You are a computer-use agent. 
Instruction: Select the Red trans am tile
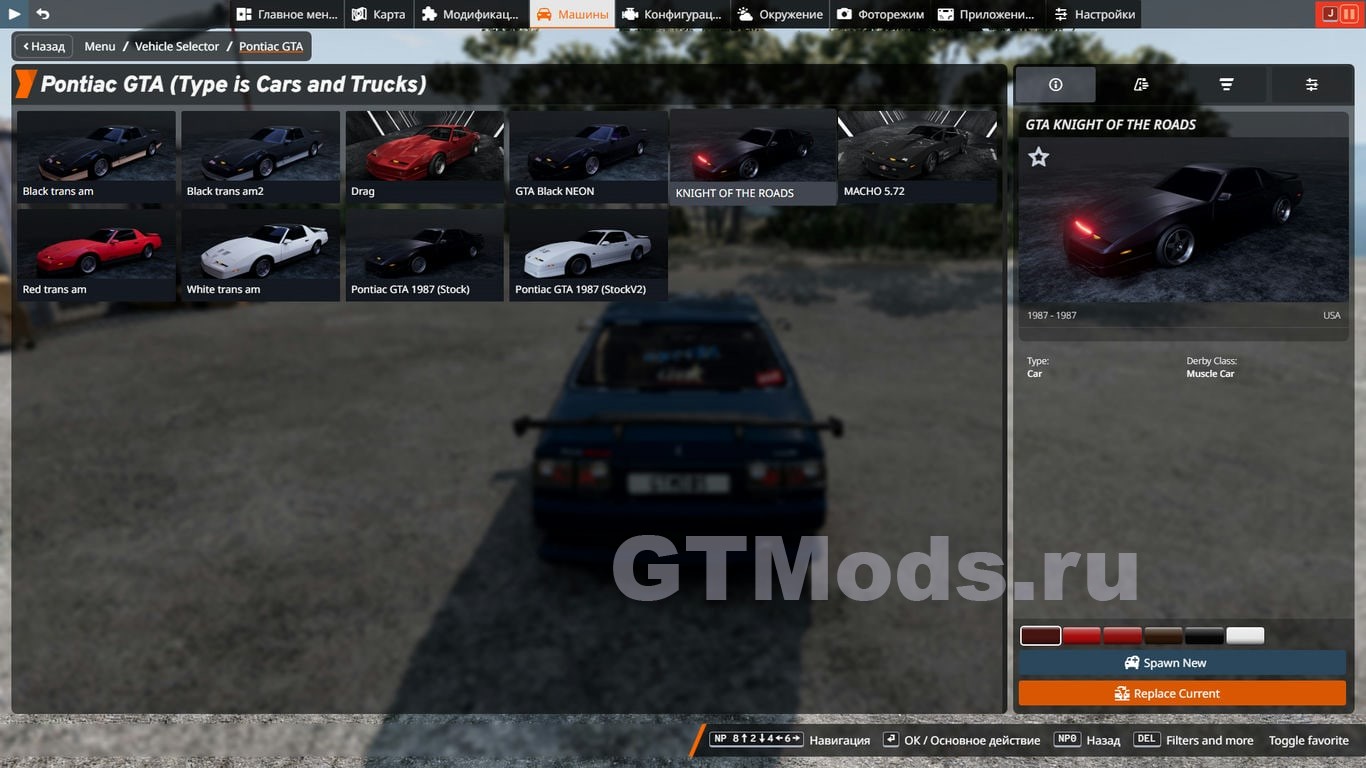pos(96,256)
